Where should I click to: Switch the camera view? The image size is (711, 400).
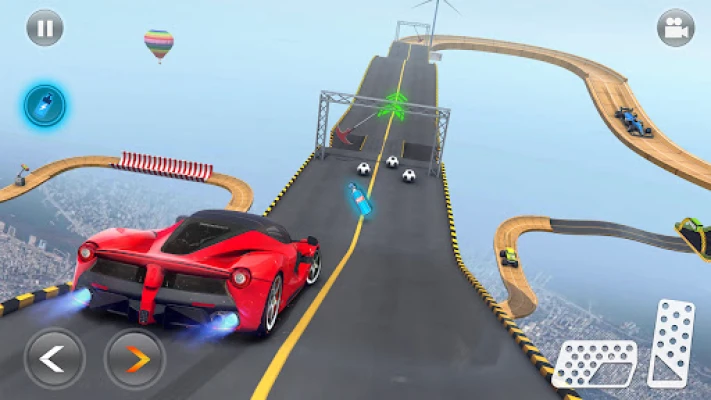point(676,28)
